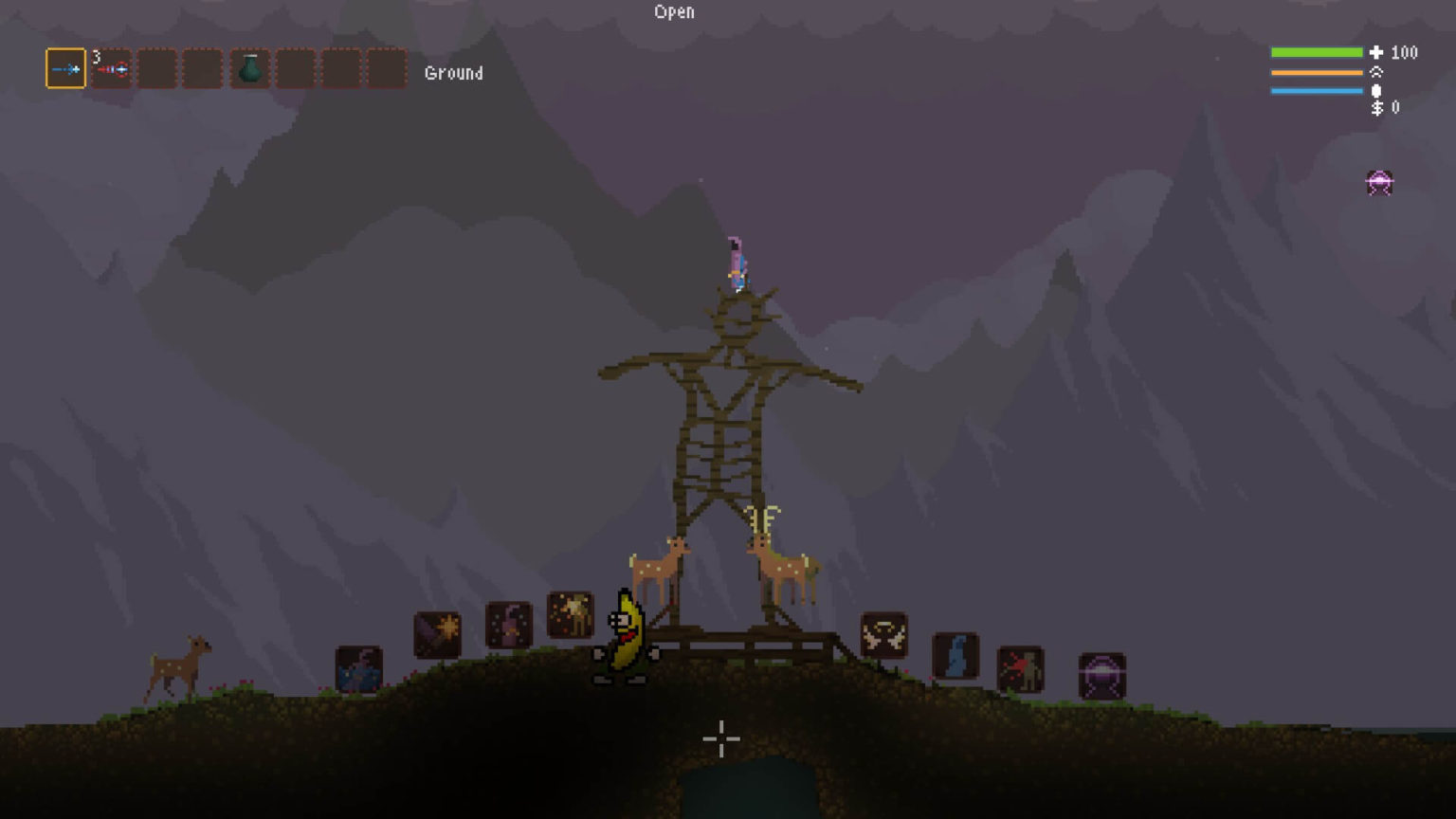Click the armor icon next to the orange bar
Screen dimensions: 1456x819
click(1374, 72)
